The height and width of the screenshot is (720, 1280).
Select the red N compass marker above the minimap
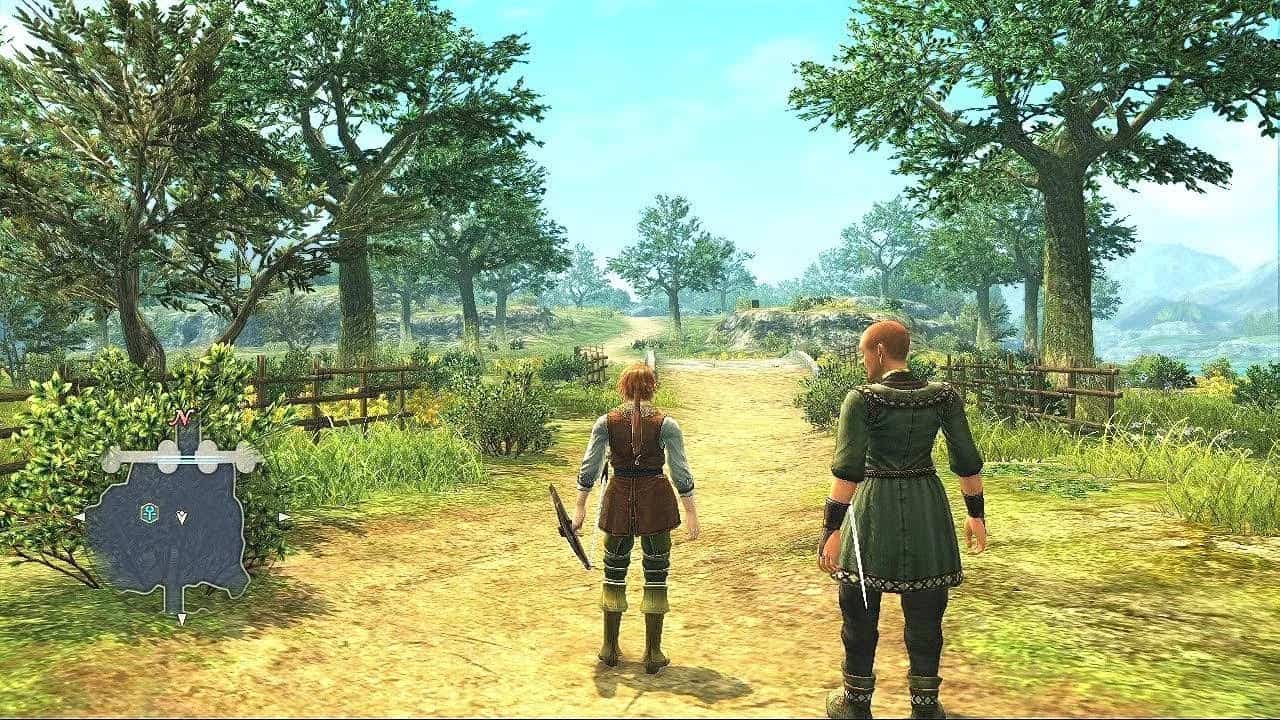[x=180, y=416]
